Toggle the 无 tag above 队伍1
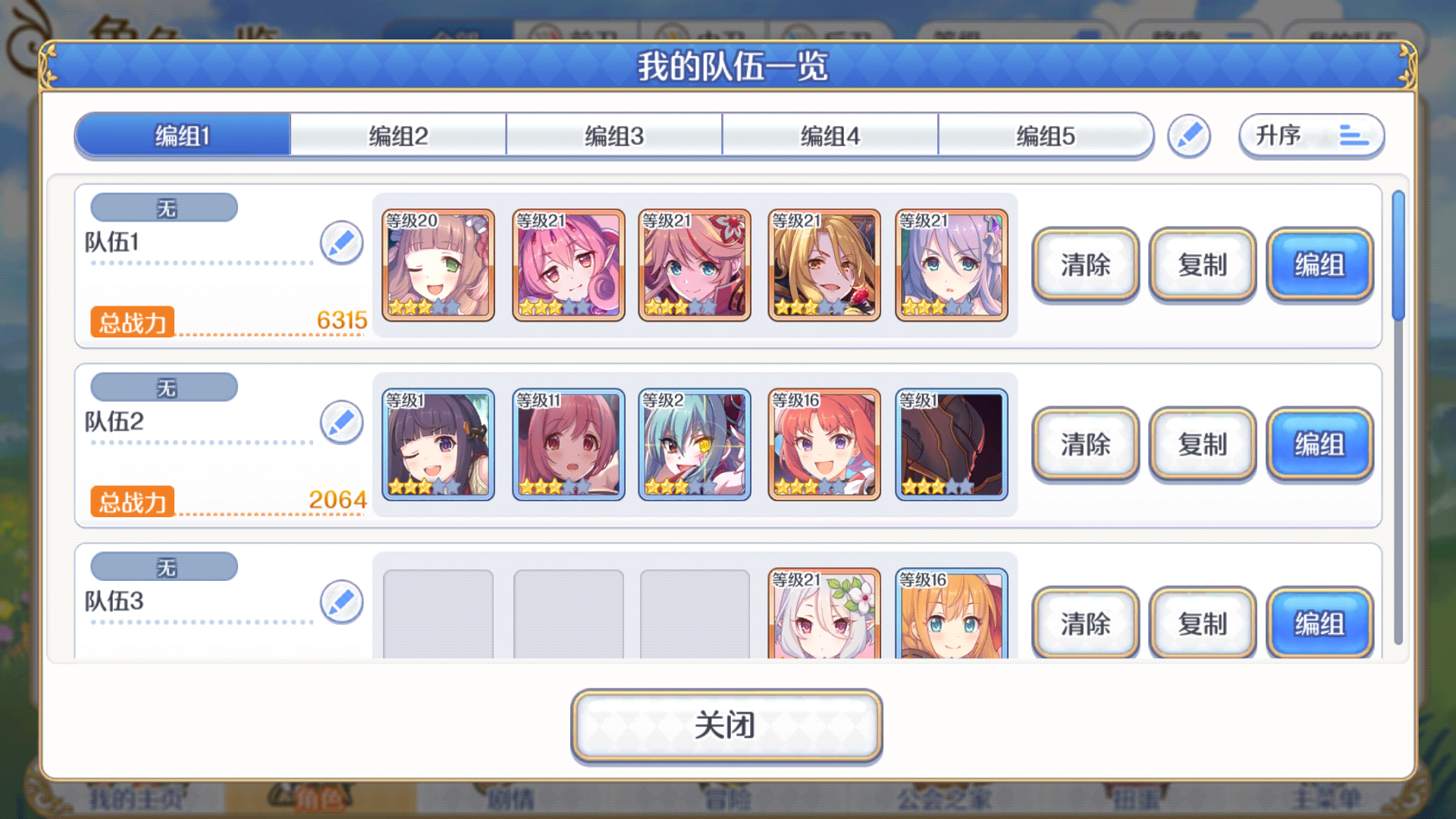Image resolution: width=1456 pixels, height=819 pixels. coord(163,206)
